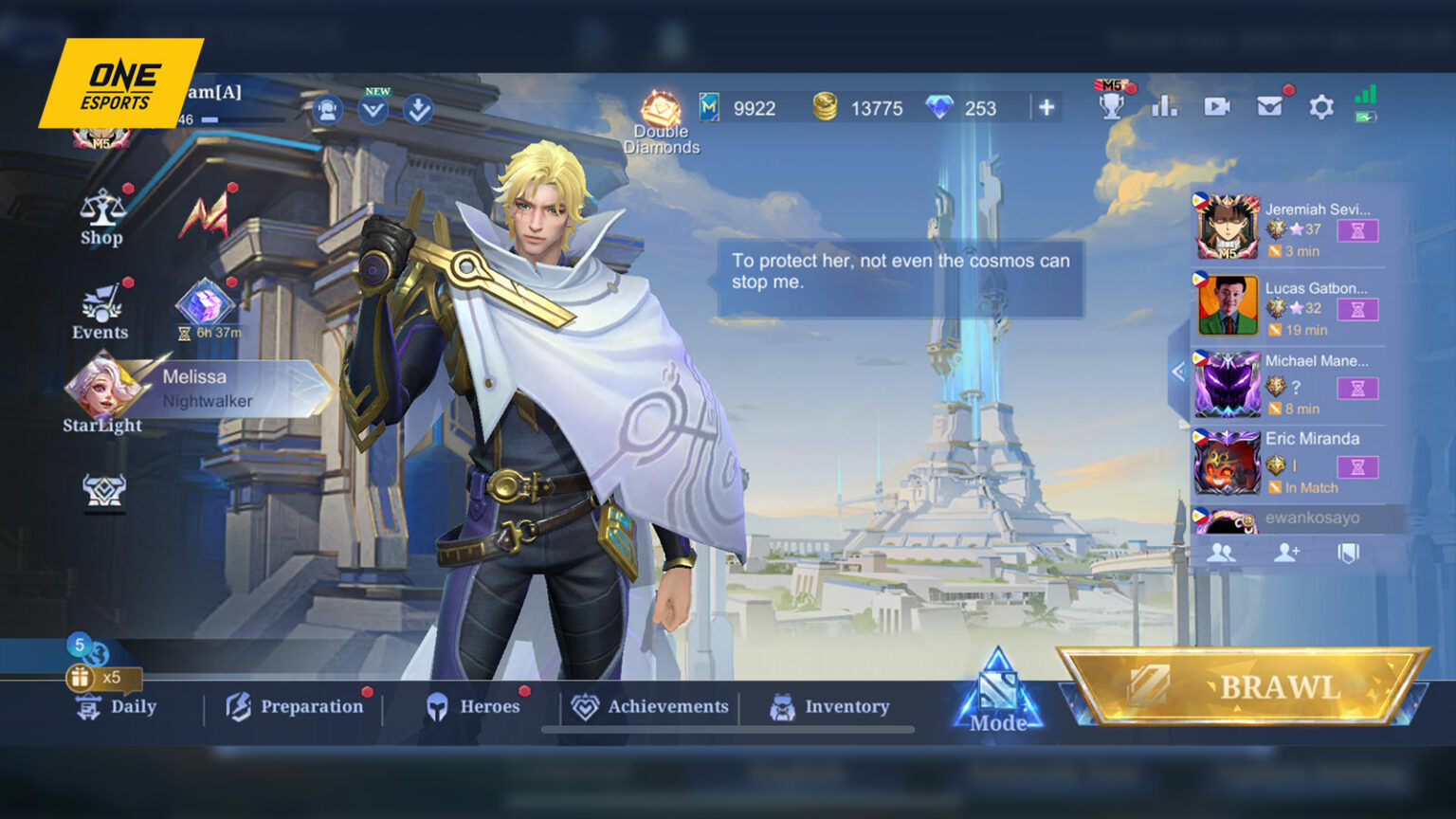Screen dimensions: 1456x819
Task: Open the mail envelope icon
Action: click(1268, 106)
